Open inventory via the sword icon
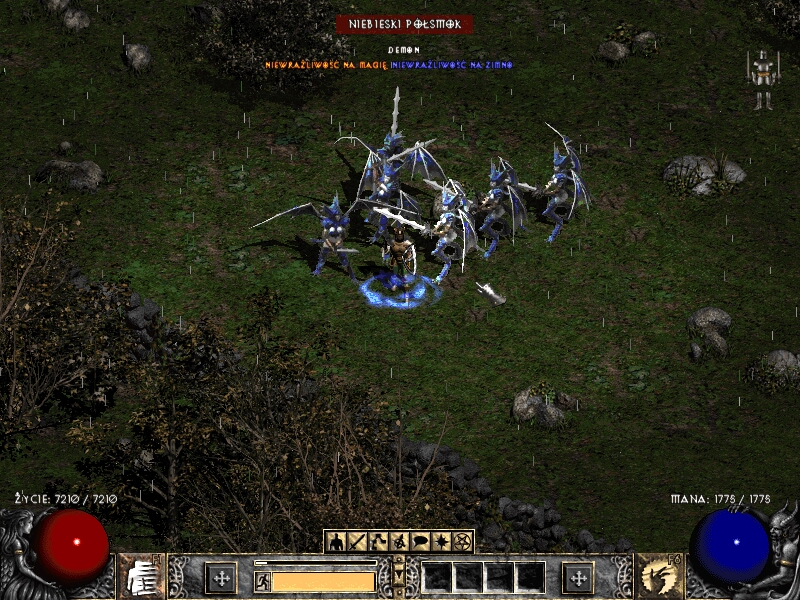800x600 pixels. click(x=357, y=541)
